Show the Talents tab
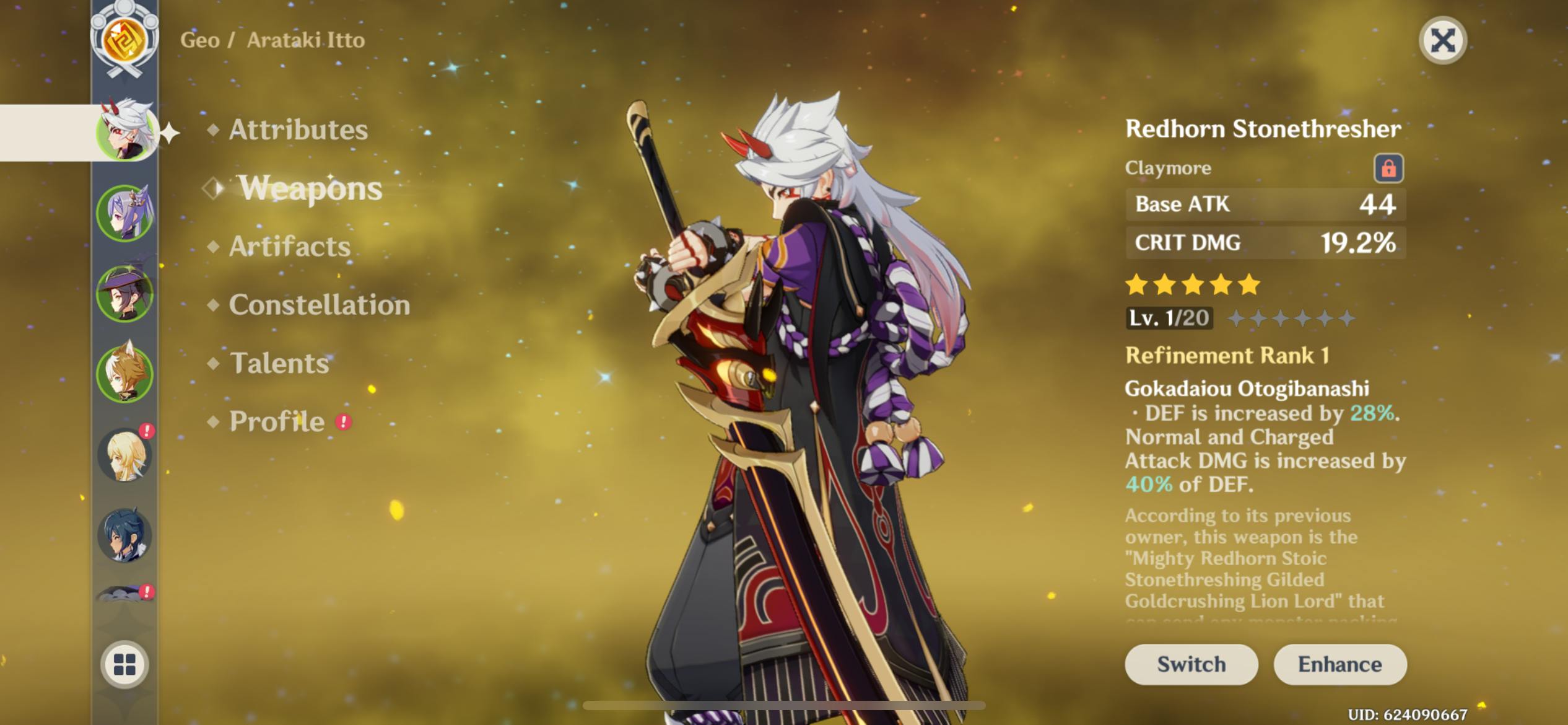This screenshot has width=1568, height=725. 279,363
